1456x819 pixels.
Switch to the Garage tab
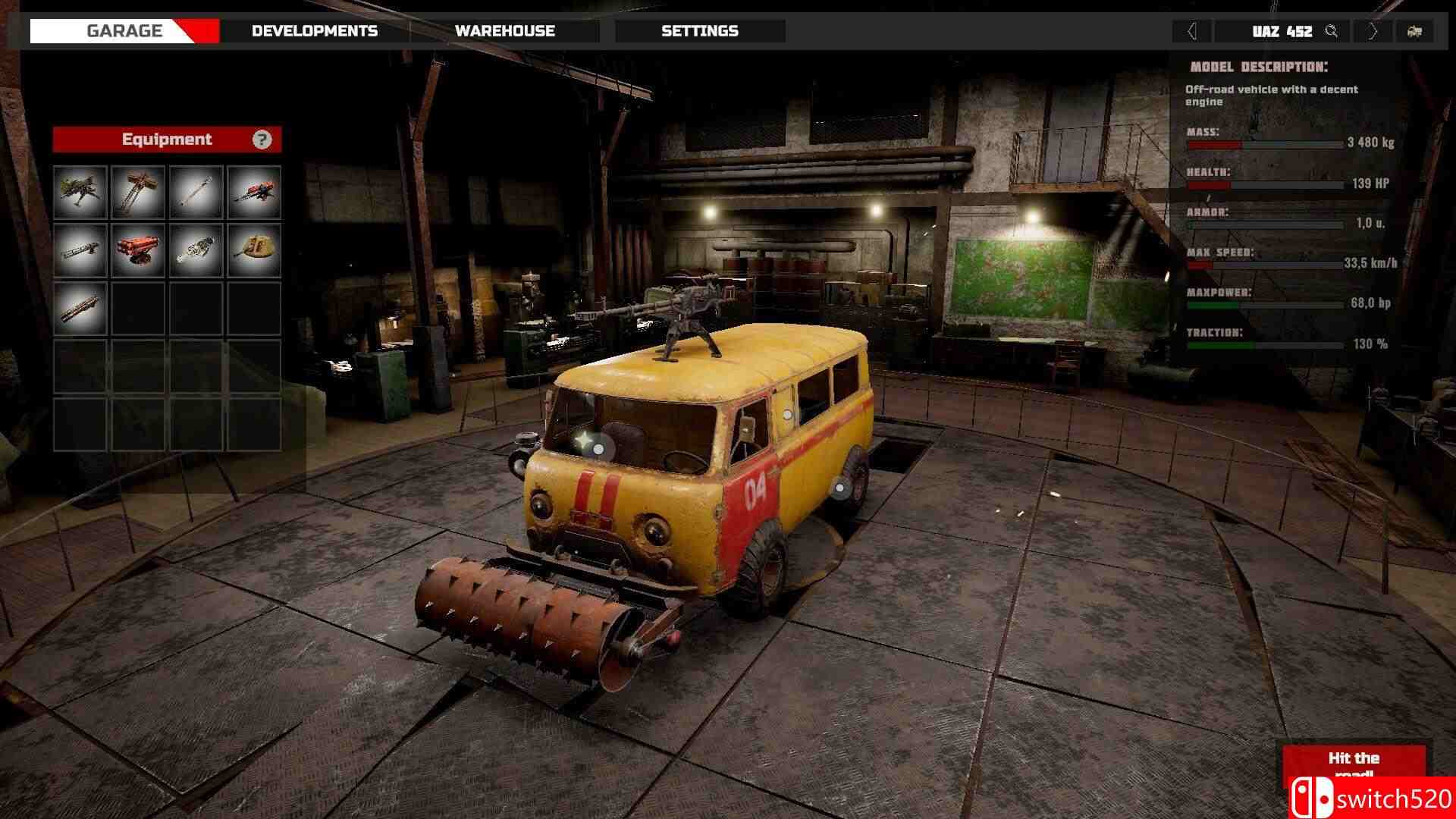pyautogui.click(x=124, y=31)
